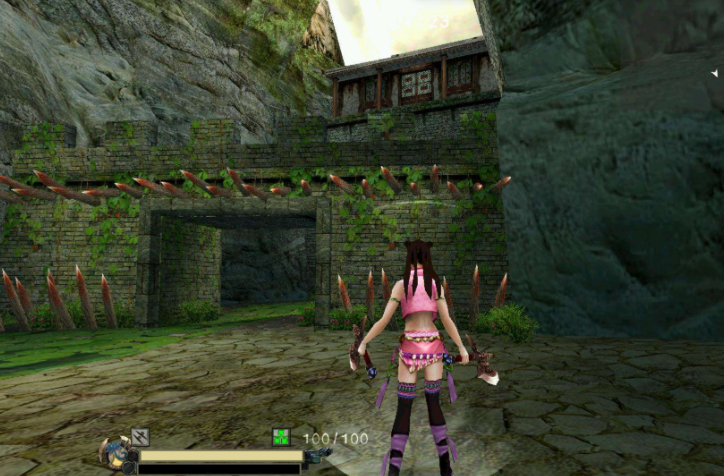Viewport: 724px width, 476px height.
Task: Select the green squares status icon
Action: [x=281, y=437]
